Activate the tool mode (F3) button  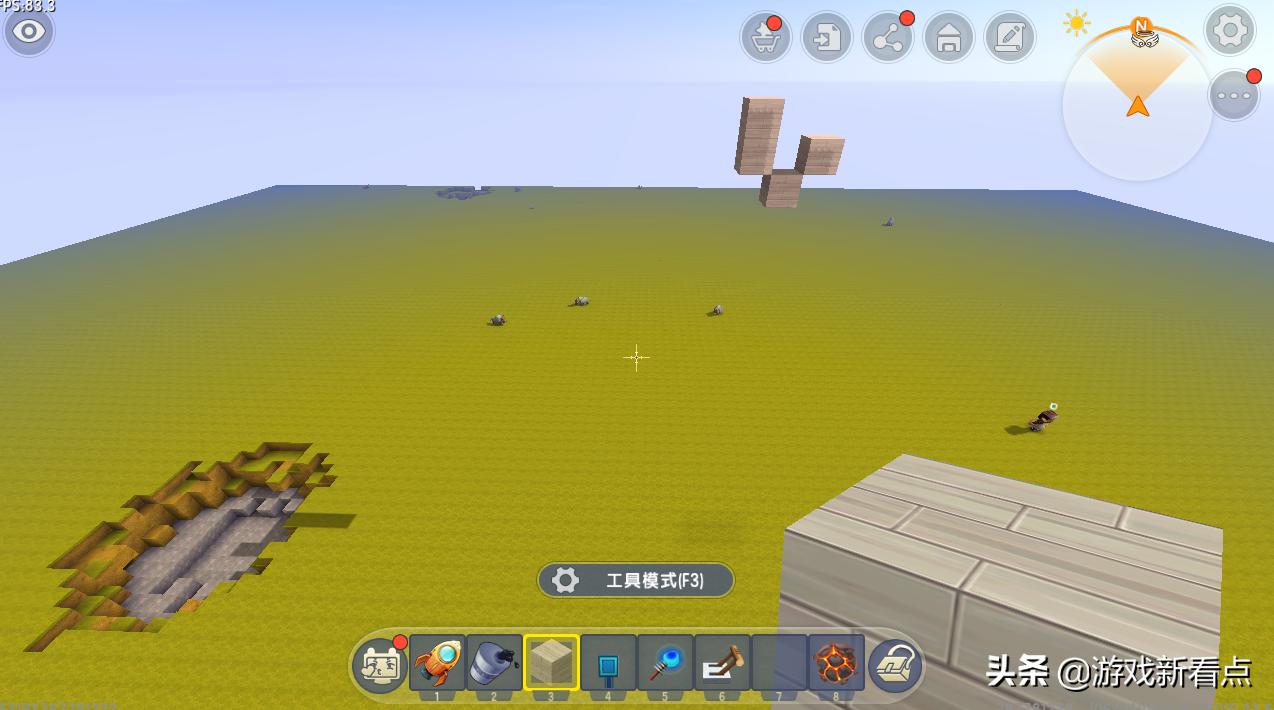636,580
